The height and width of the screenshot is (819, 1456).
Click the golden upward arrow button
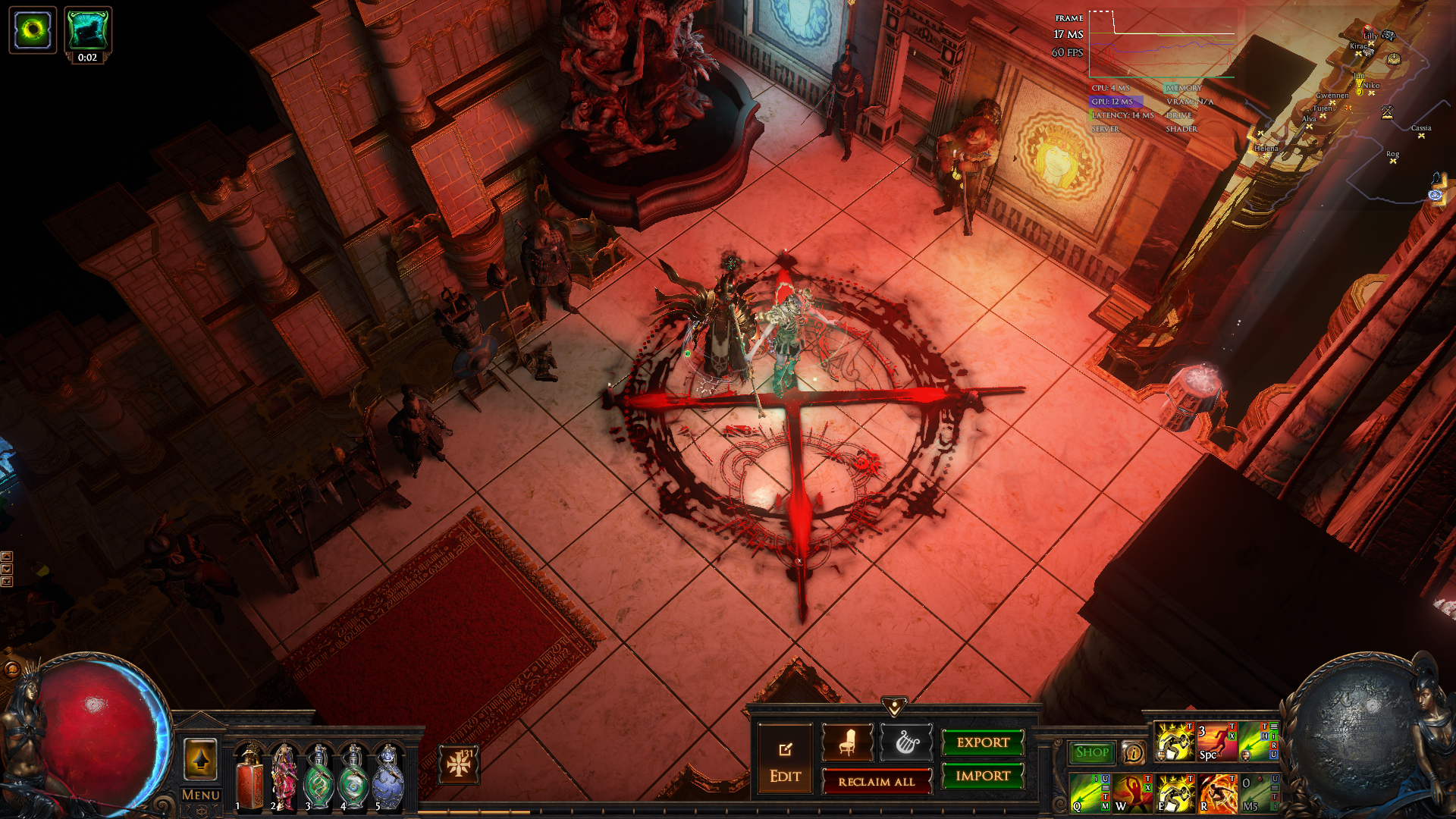point(201,759)
